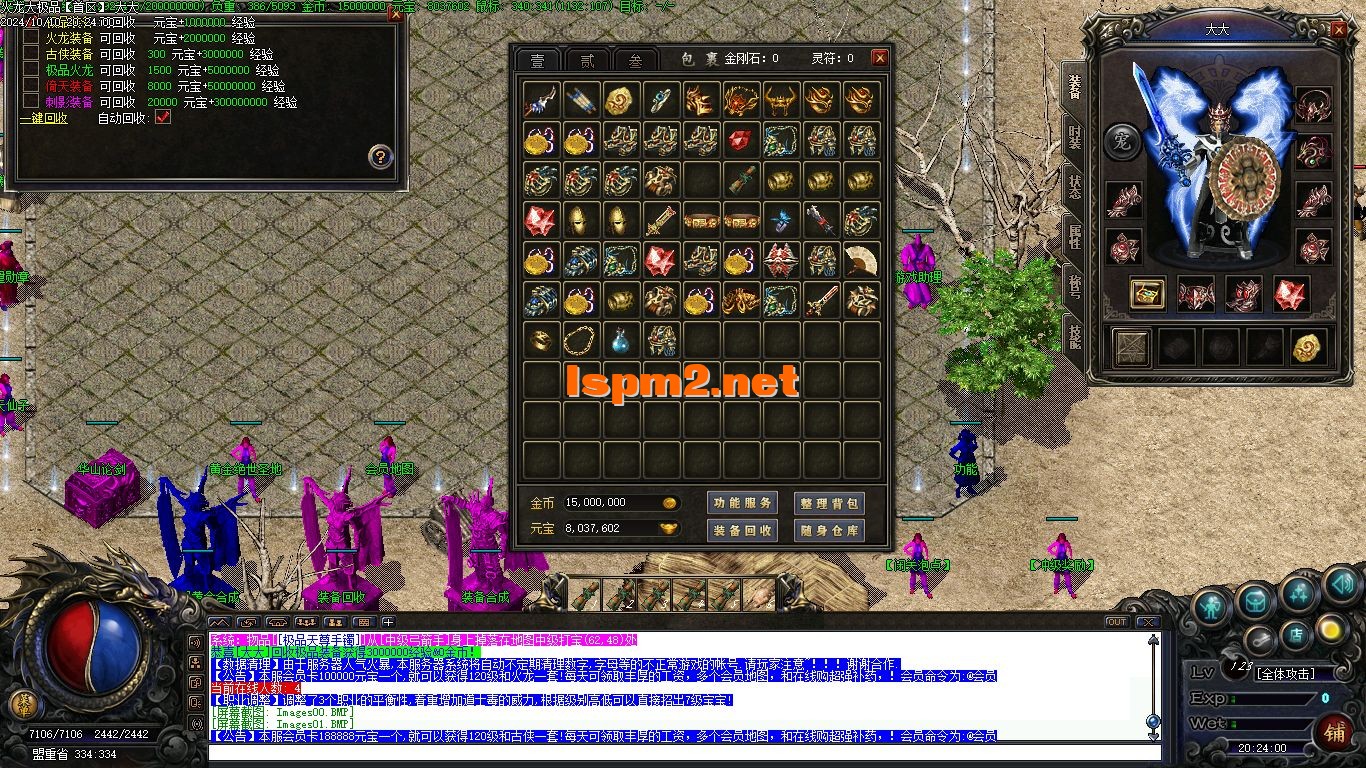Switch to the 贰 inventory tab

[586, 59]
